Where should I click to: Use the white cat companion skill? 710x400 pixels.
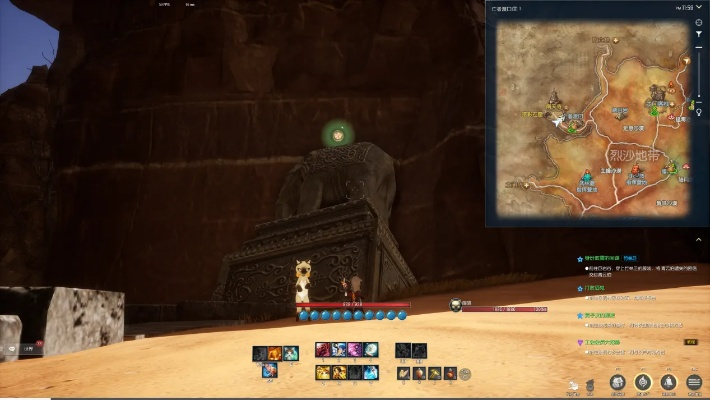(290, 353)
